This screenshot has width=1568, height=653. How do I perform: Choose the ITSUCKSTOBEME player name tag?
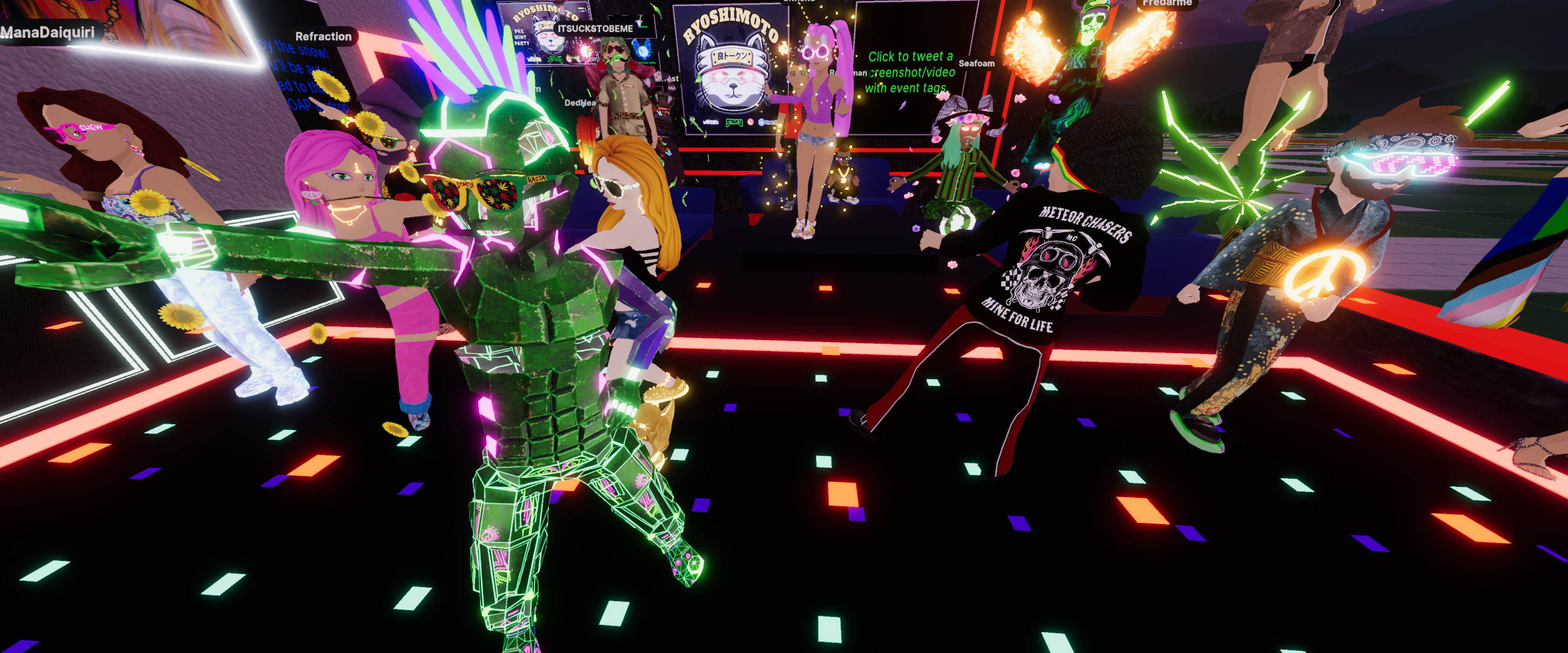(x=595, y=29)
